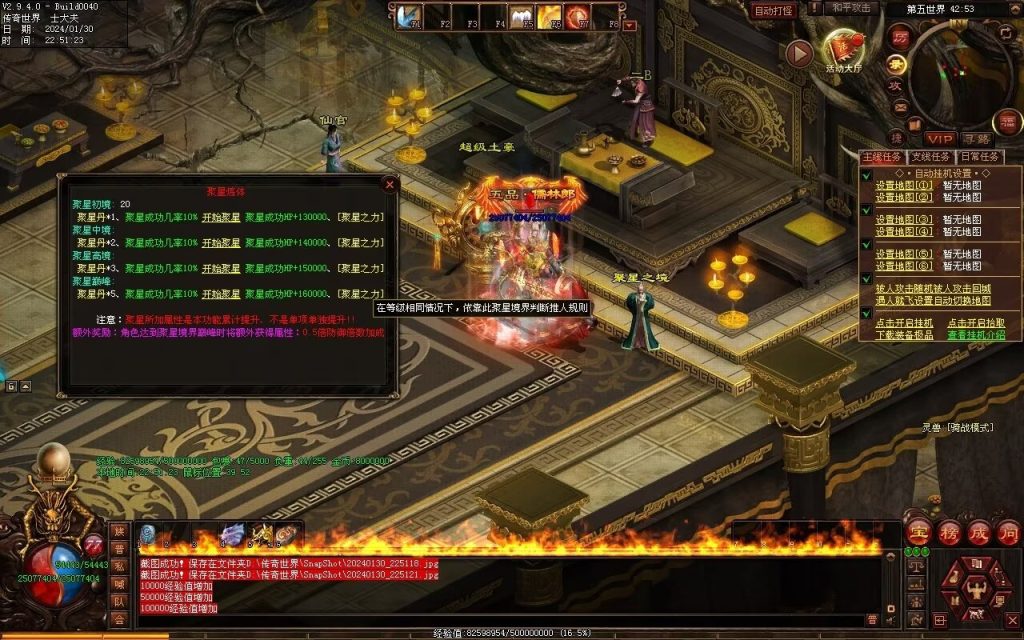This screenshot has width=1024, height=640.
Task: Select the 主线任务 tab
Action: (882, 157)
